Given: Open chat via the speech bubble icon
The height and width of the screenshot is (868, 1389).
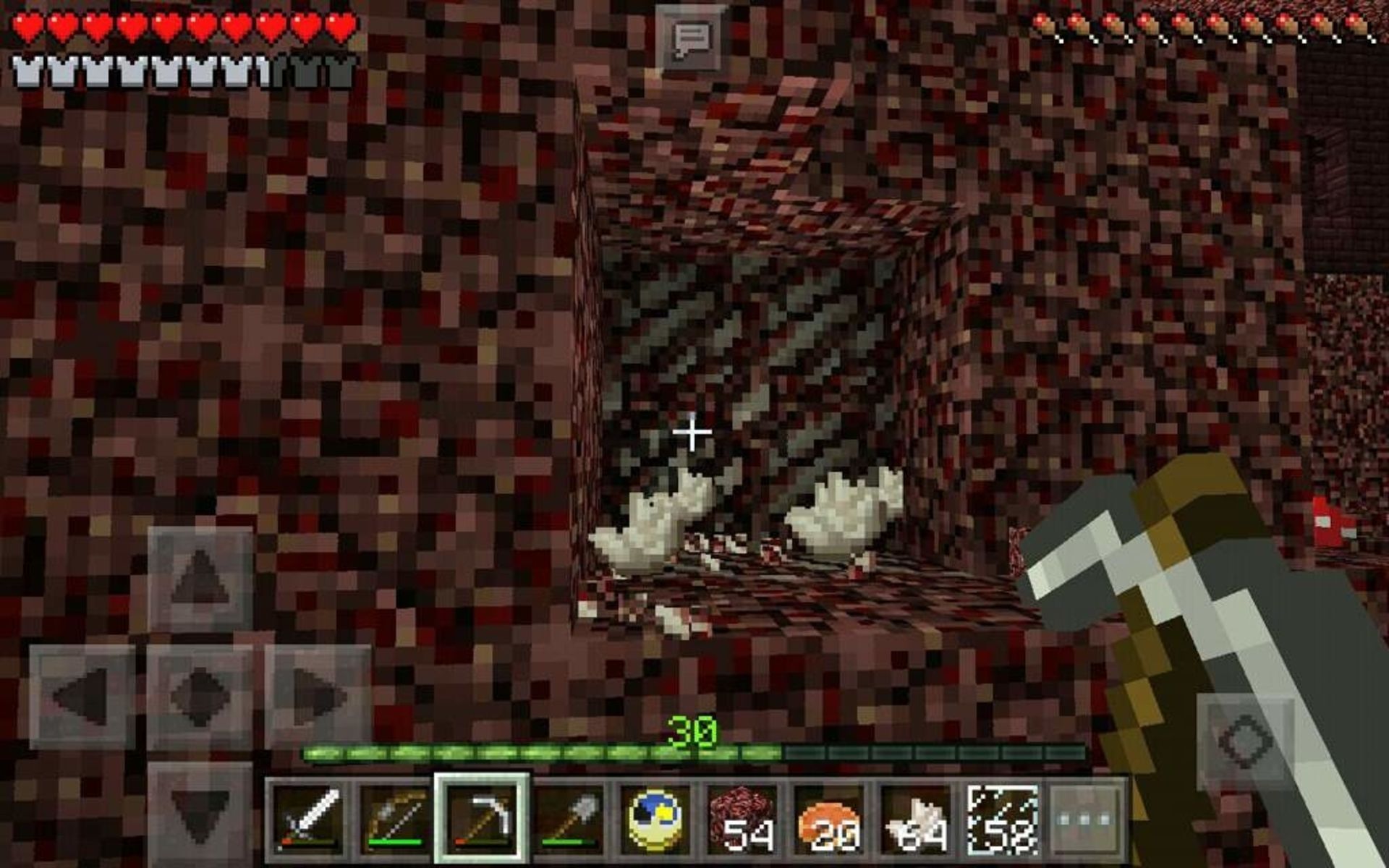Looking at the screenshot, I should point(689,35).
